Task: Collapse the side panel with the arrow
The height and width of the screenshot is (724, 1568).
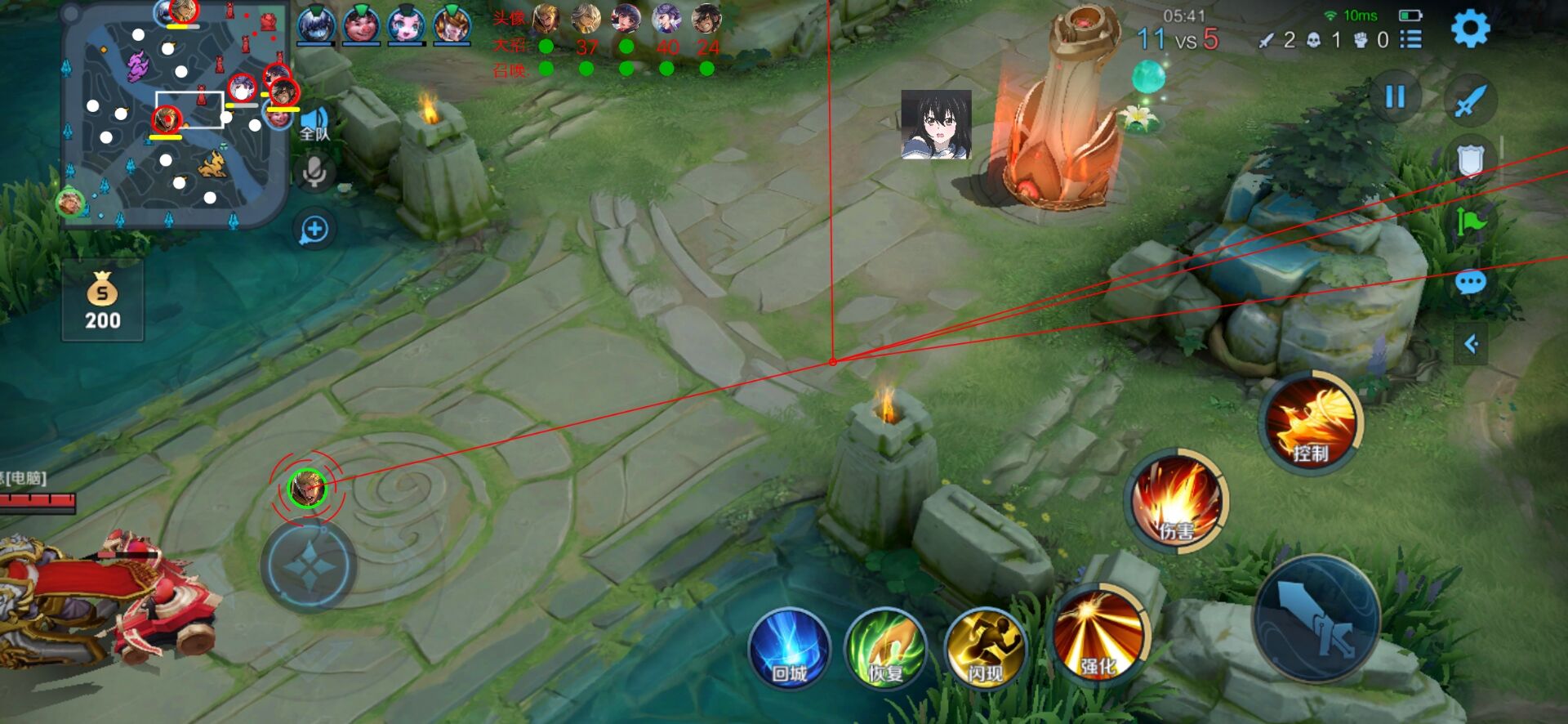Action: [1471, 344]
